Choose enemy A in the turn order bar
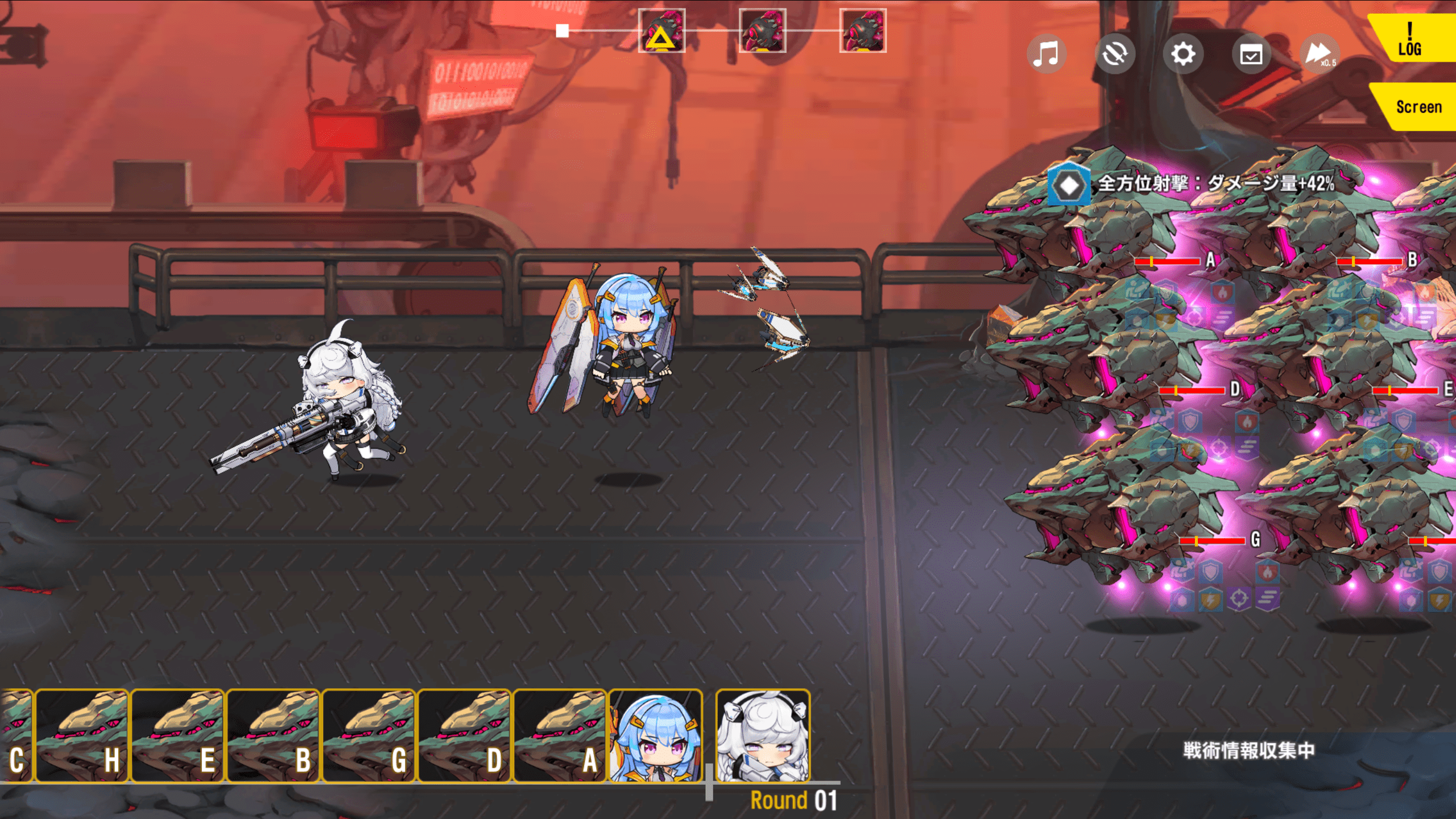This screenshot has height=819, width=1456. [560, 735]
